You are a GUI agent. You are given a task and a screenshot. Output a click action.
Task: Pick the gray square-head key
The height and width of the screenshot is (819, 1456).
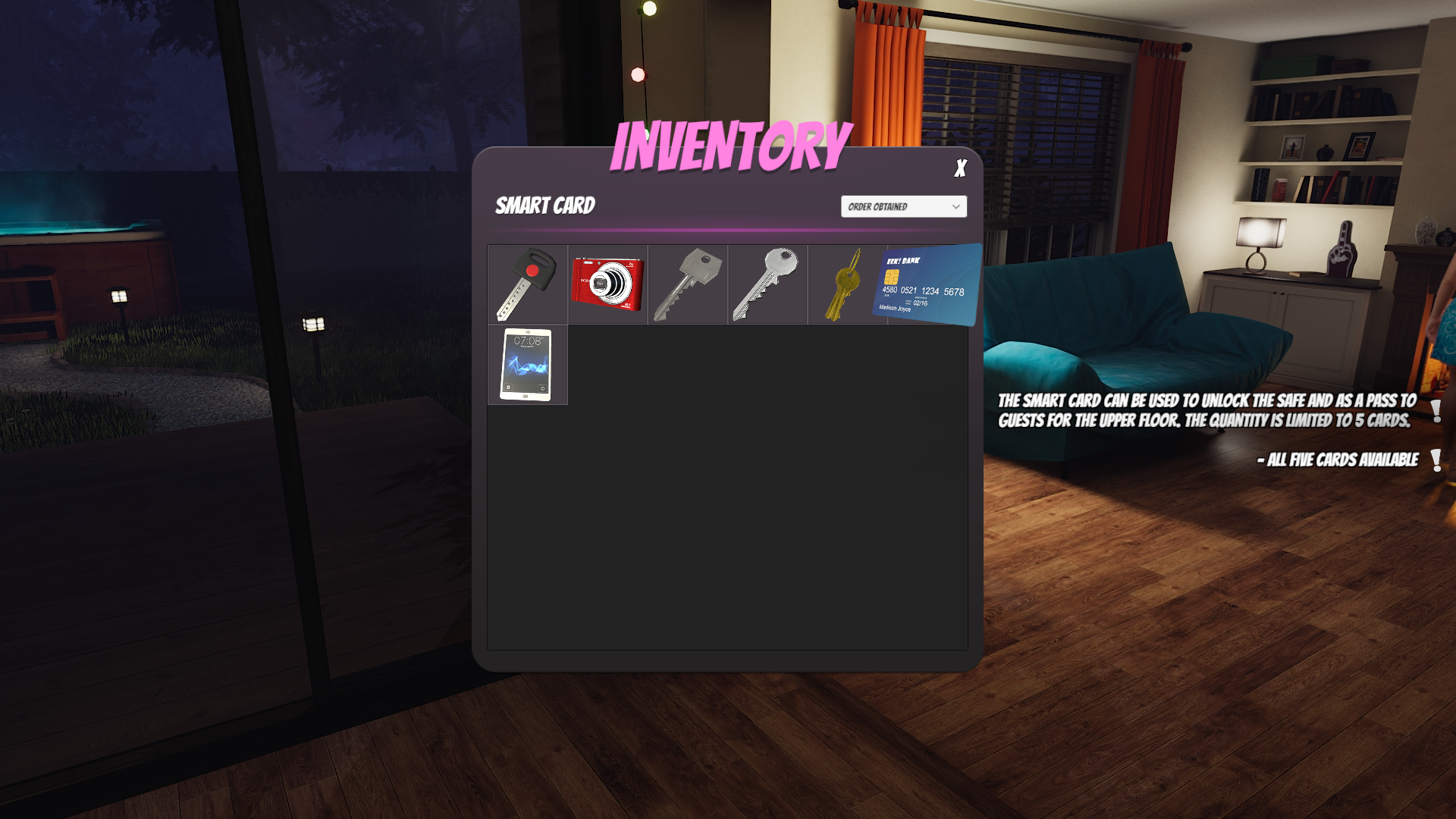[687, 284]
